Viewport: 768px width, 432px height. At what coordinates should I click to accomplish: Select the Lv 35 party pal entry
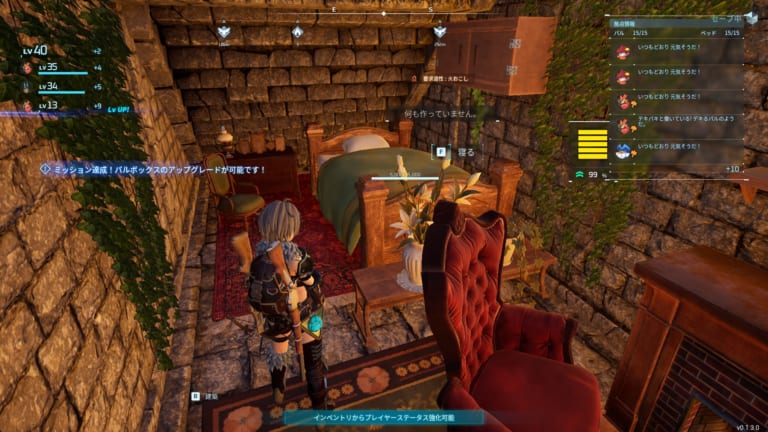pyautogui.click(x=45, y=68)
